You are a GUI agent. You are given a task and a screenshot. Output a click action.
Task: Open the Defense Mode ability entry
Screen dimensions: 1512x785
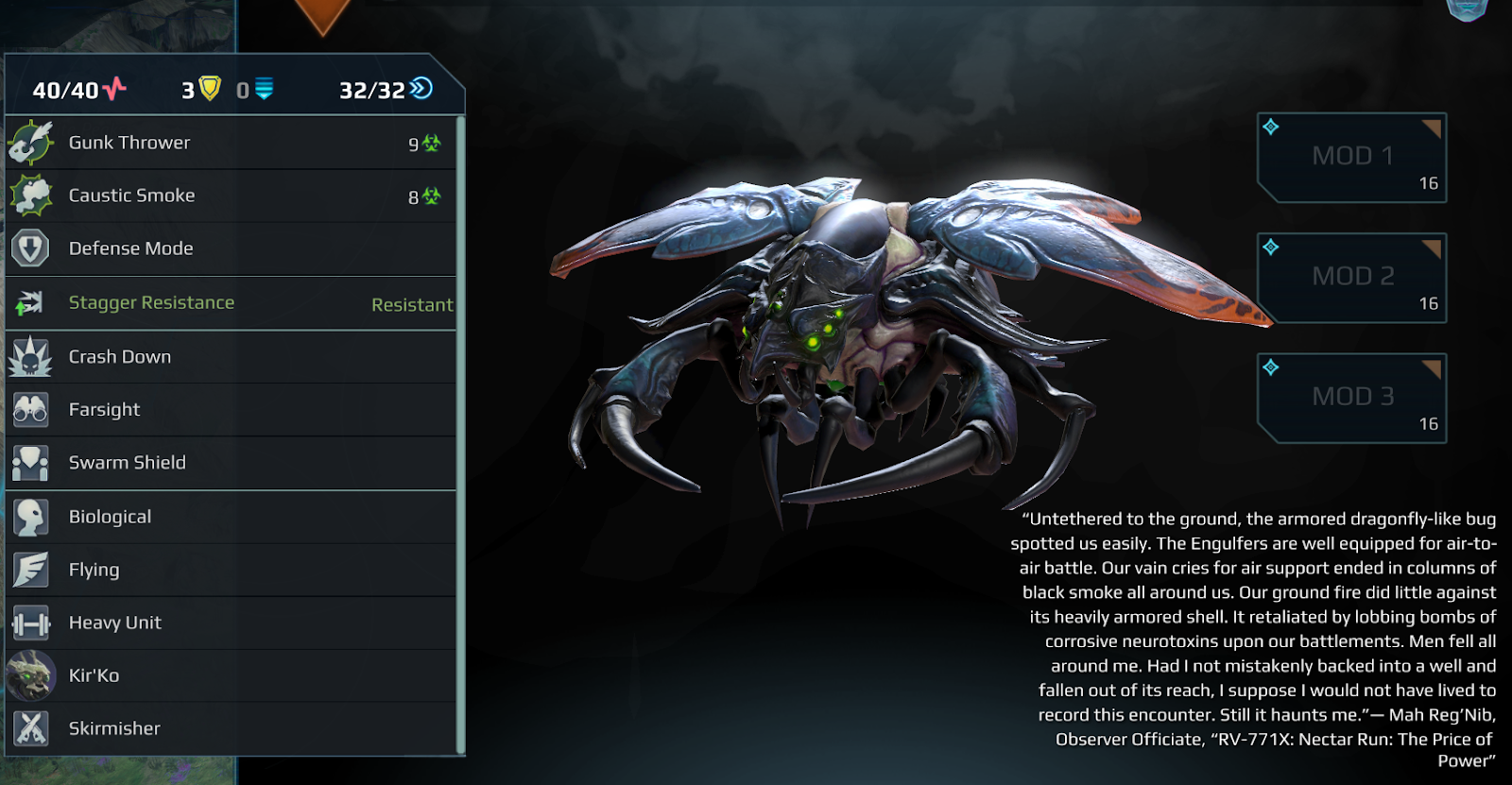coord(231,248)
